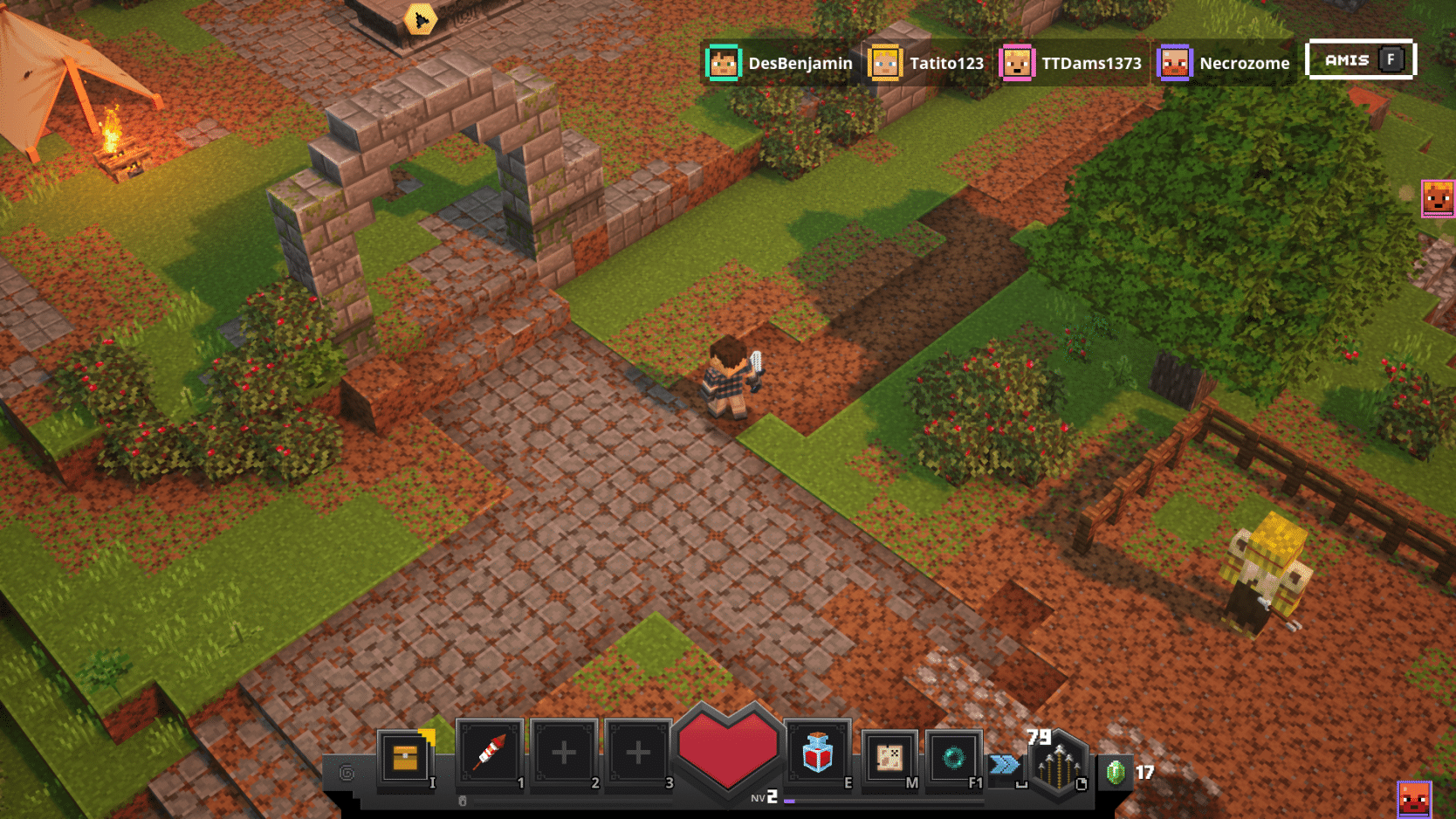Select player Tatito123 in the party list
This screenshot has width=1456, height=819.
(x=927, y=63)
